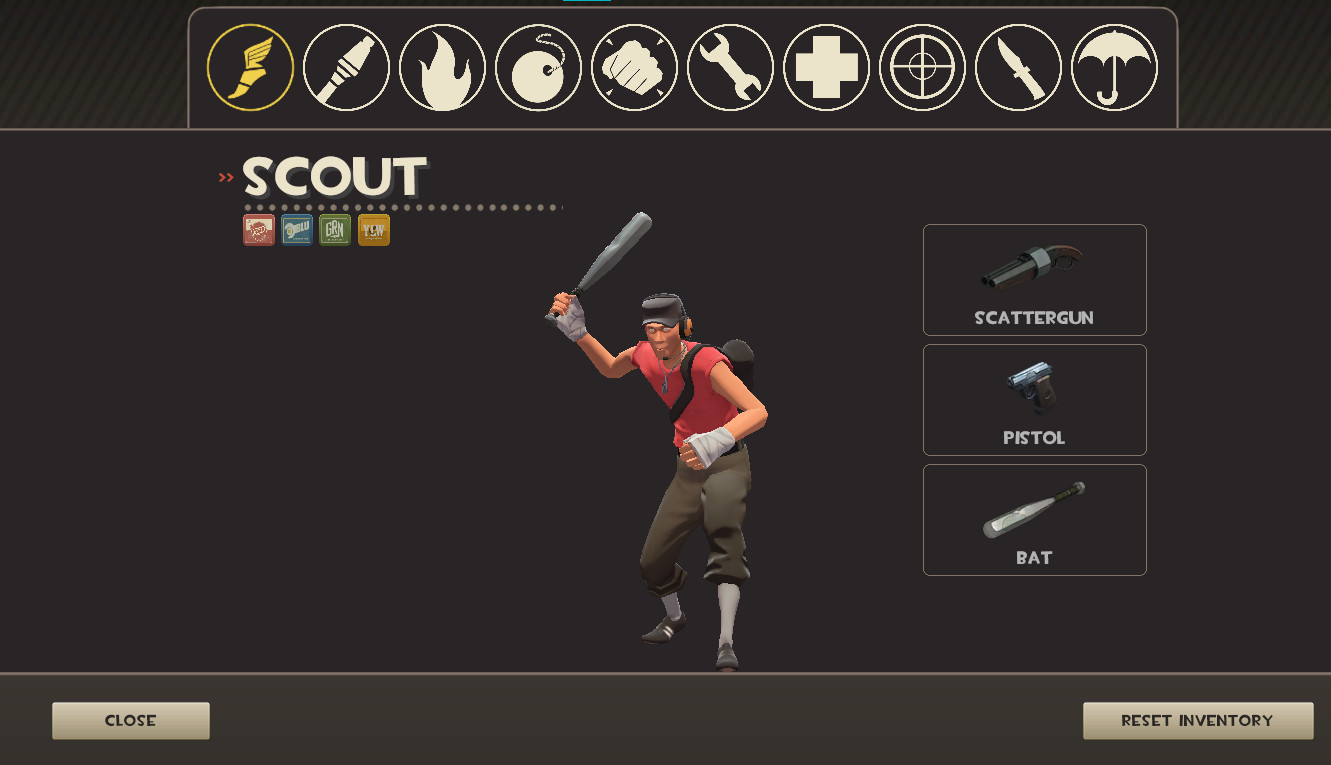
Task: Toggle the YLW team badge
Action: coord(372,229)
